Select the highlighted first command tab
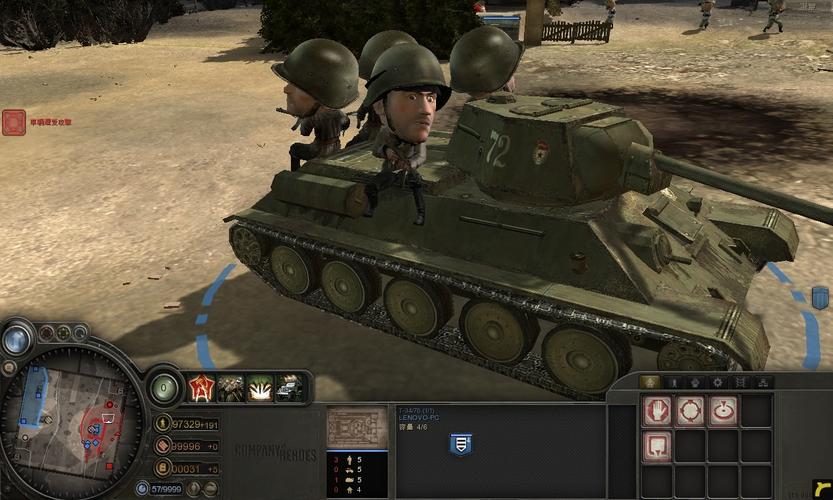Screen dimensions: 833x500 [x=650, y=382]
